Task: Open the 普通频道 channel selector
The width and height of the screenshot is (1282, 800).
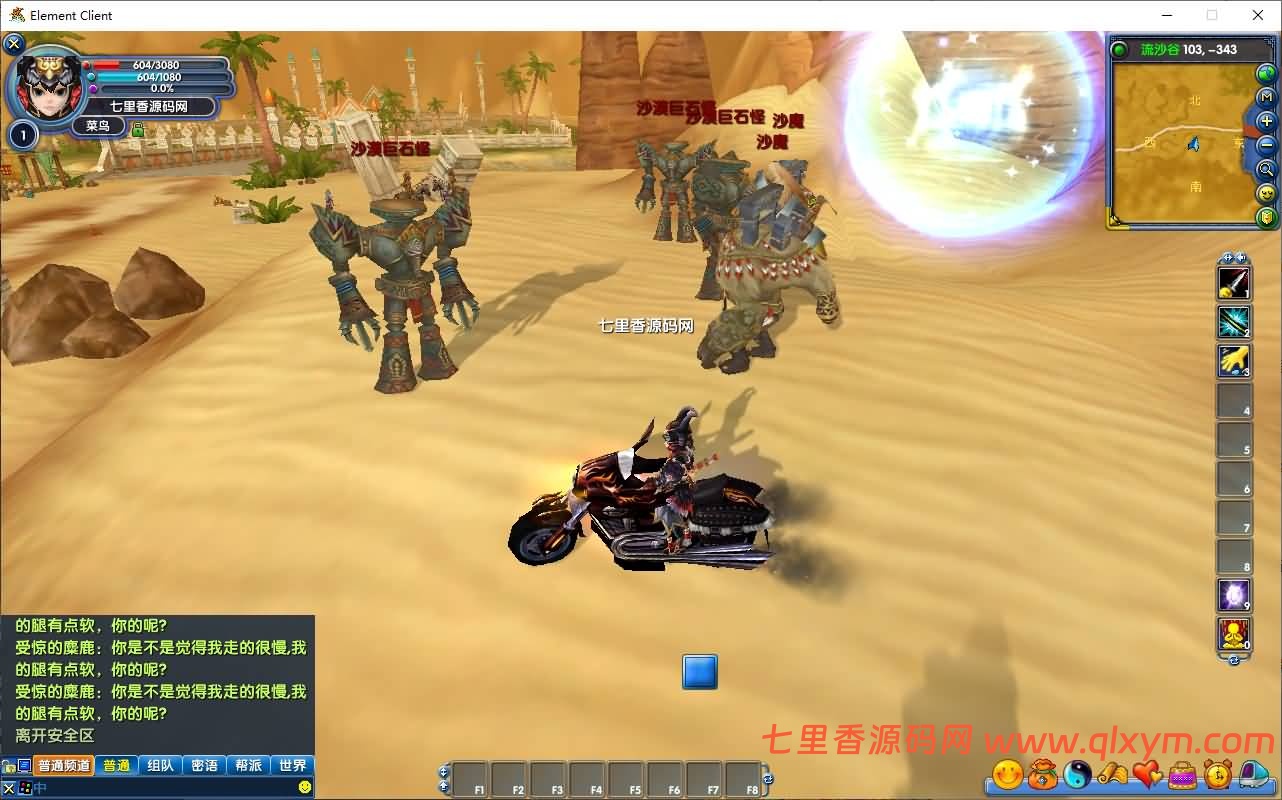Action: click(65, 764)
